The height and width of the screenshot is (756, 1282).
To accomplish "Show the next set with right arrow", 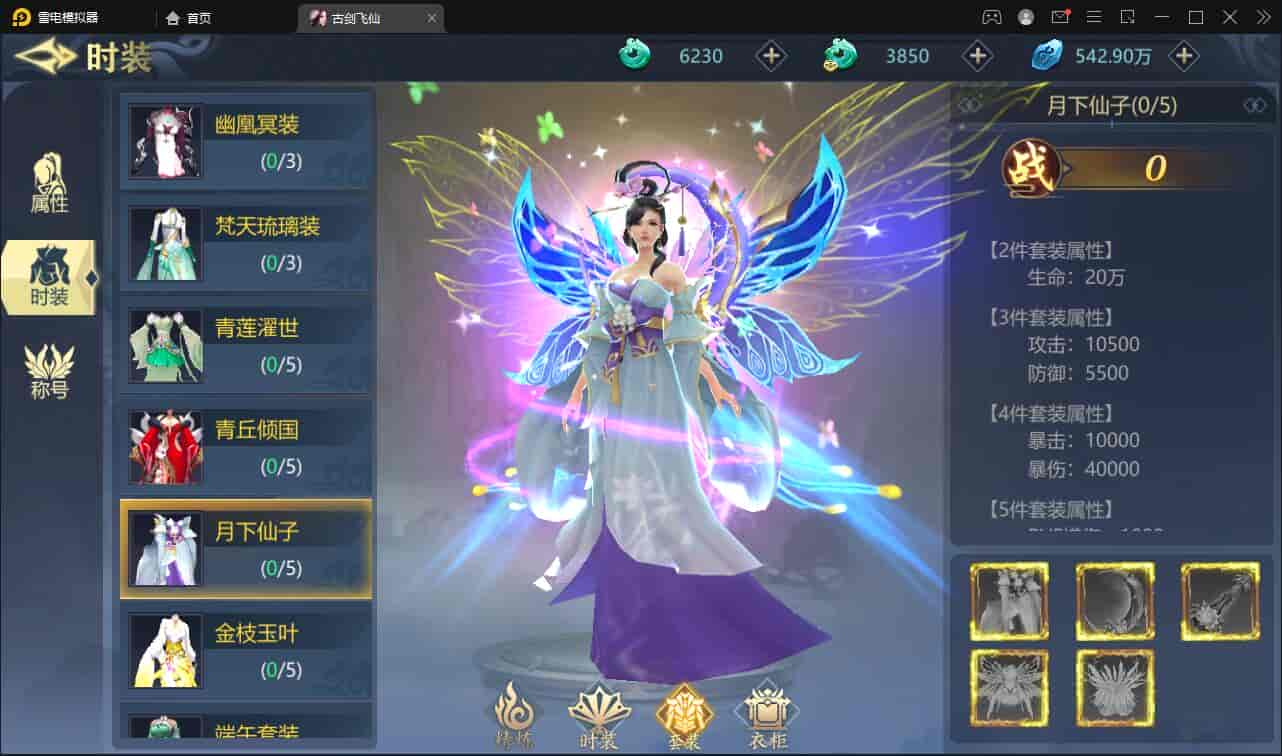I will point(1254,105).
